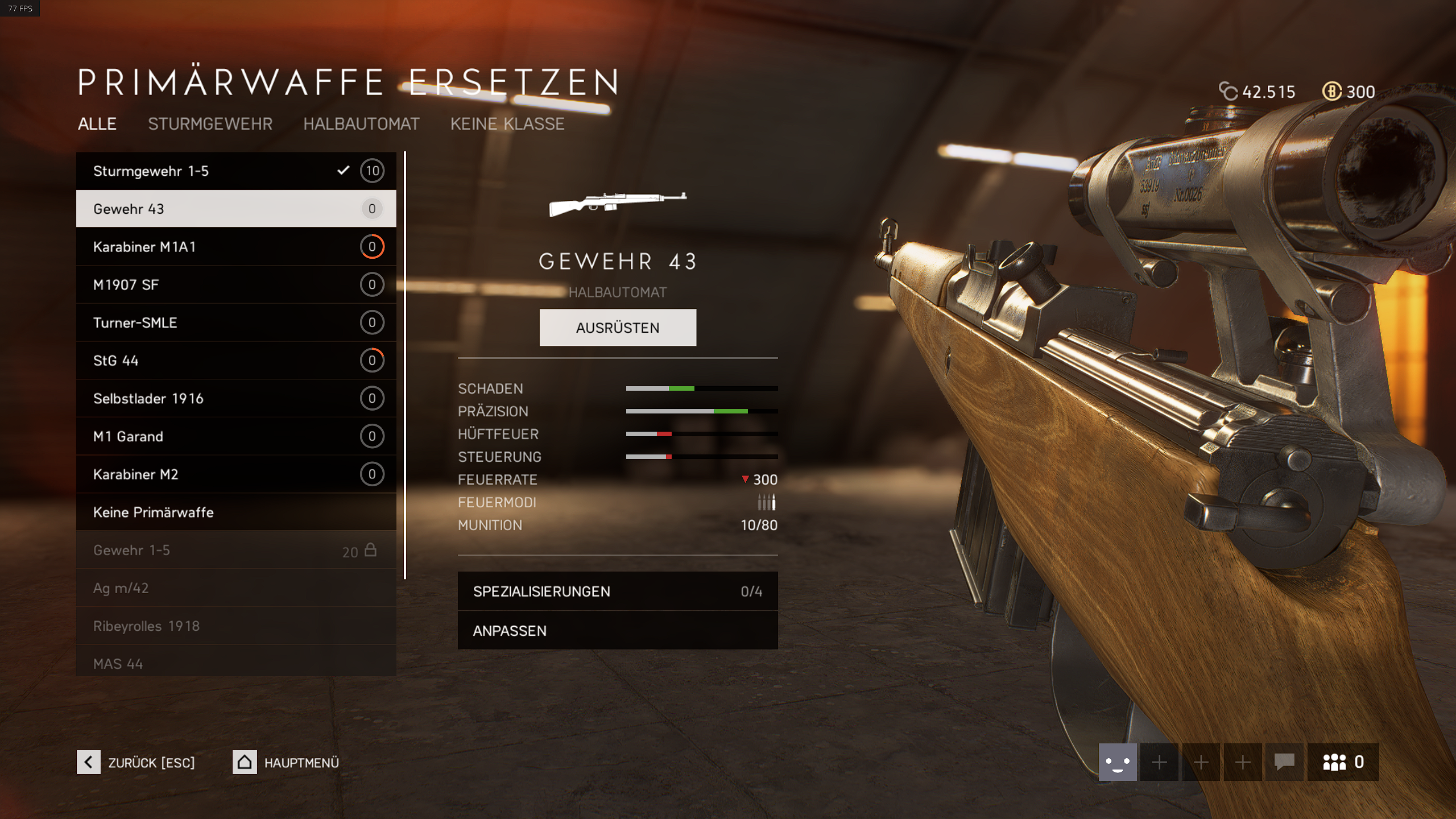Show the Keine Klasse category
The image size is (1456, 819).
pos(507,124)
